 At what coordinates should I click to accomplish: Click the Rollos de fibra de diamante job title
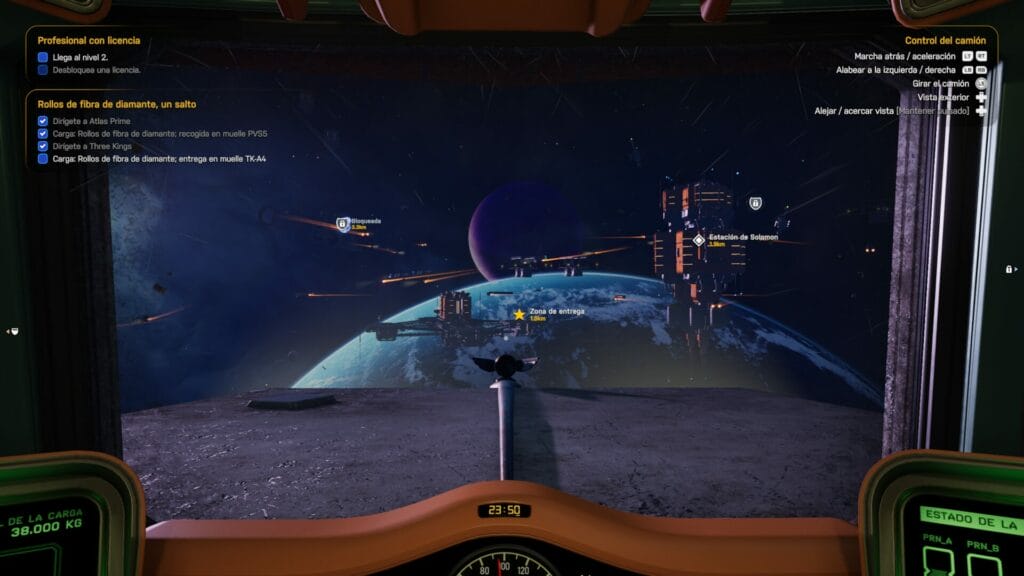click(116, 104)
